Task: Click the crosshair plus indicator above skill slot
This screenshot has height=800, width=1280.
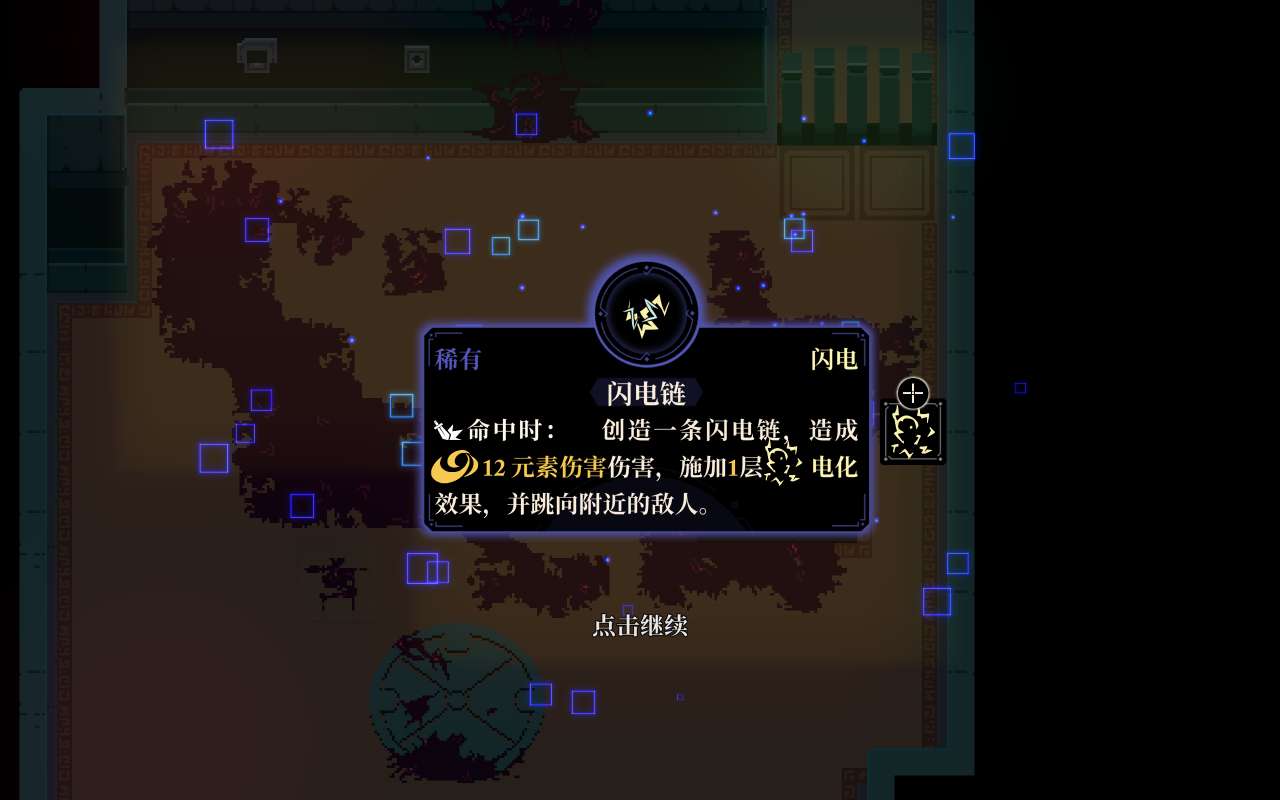Action: [912, 392]
